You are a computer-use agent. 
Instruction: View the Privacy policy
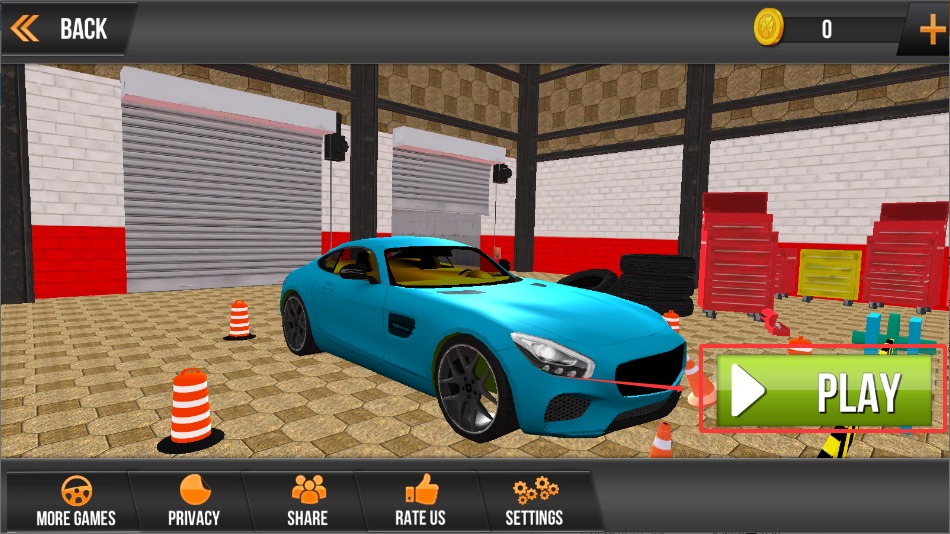coord(194,501)
